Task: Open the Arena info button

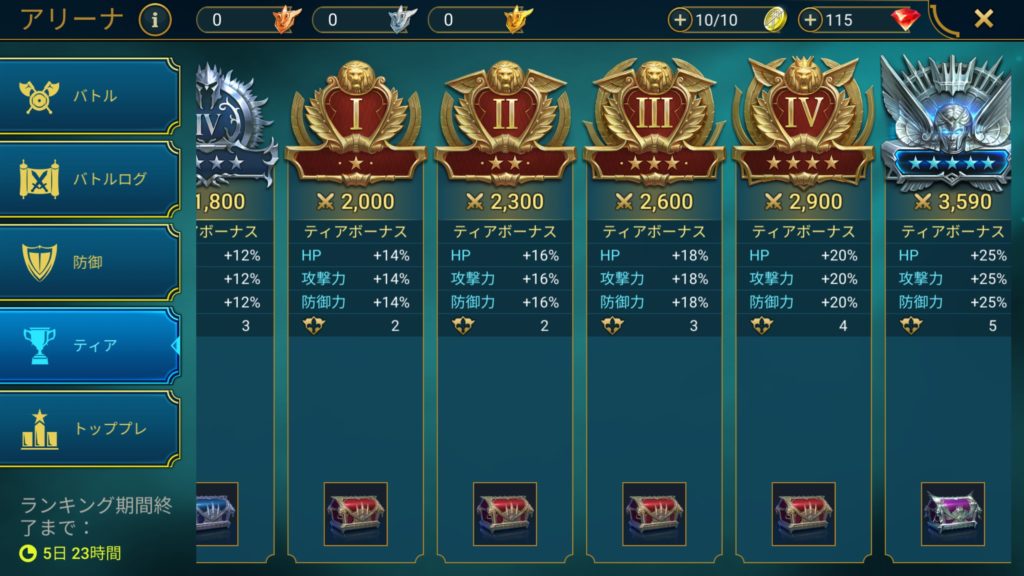Action: coord(155,19)
